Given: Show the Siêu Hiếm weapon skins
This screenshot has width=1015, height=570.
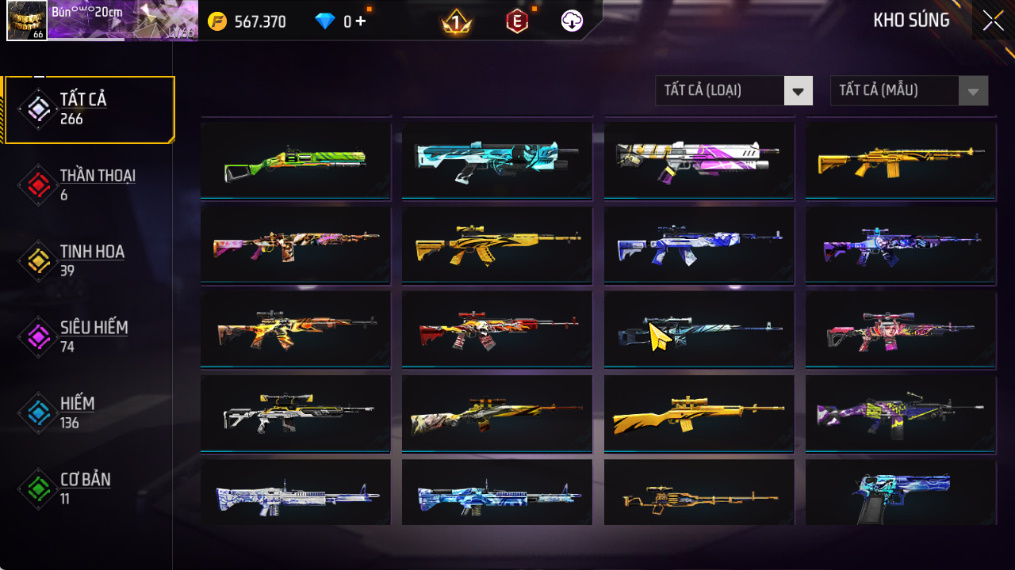Looking at the screenshot, I should point(88,336).
